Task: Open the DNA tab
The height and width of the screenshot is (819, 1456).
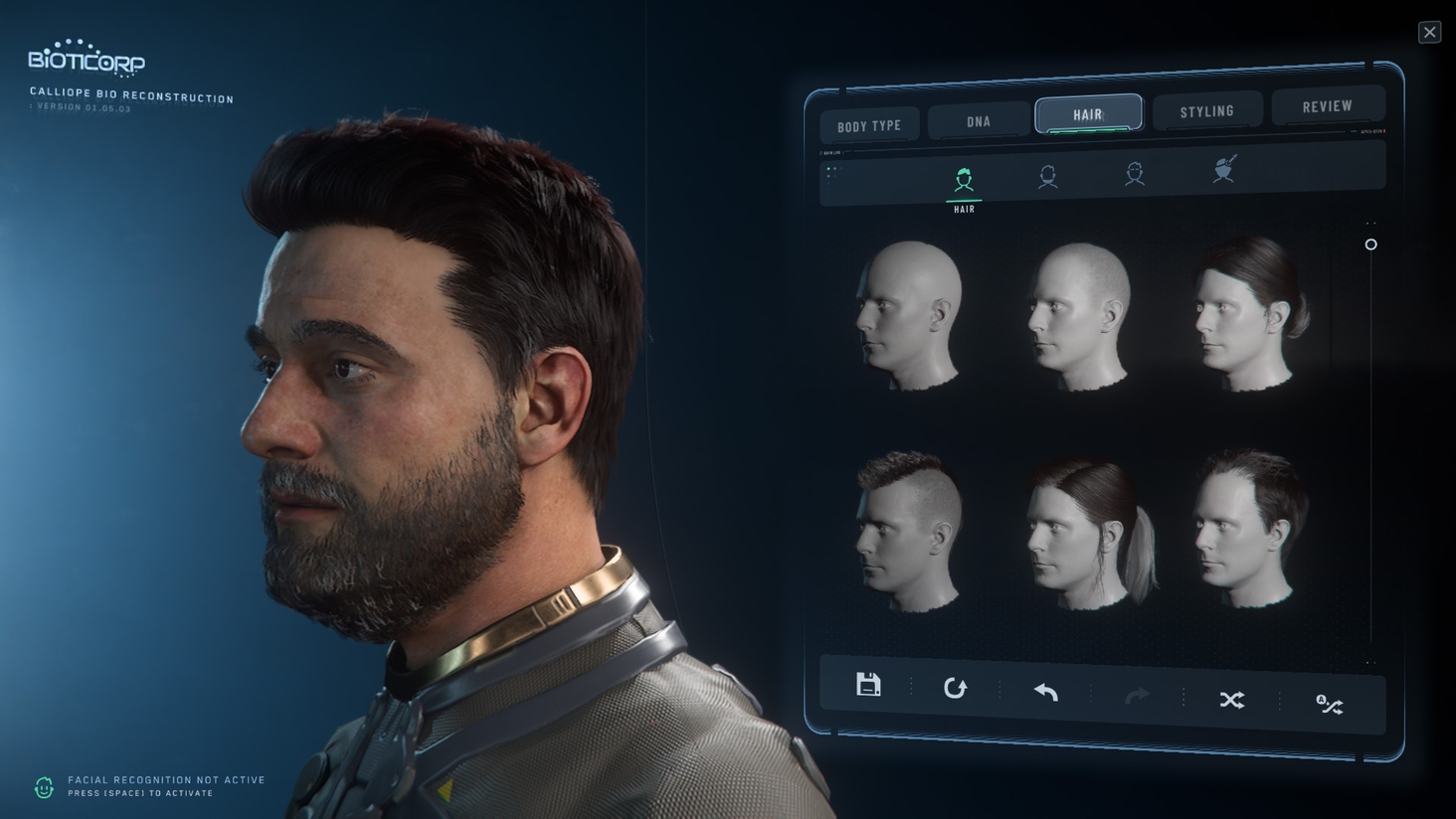Action: coord(979,121)
